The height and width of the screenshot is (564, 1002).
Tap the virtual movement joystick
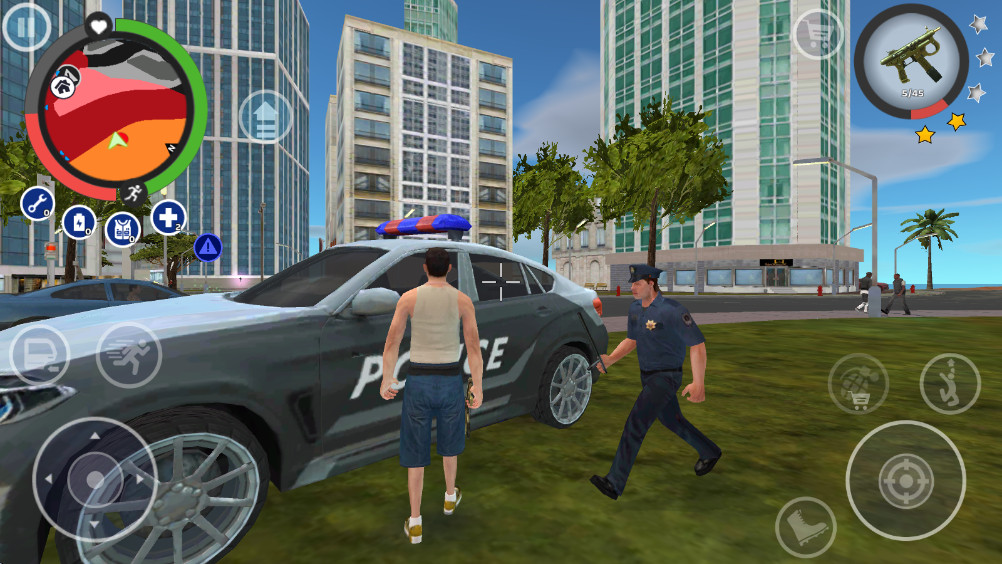coord(94,478)
